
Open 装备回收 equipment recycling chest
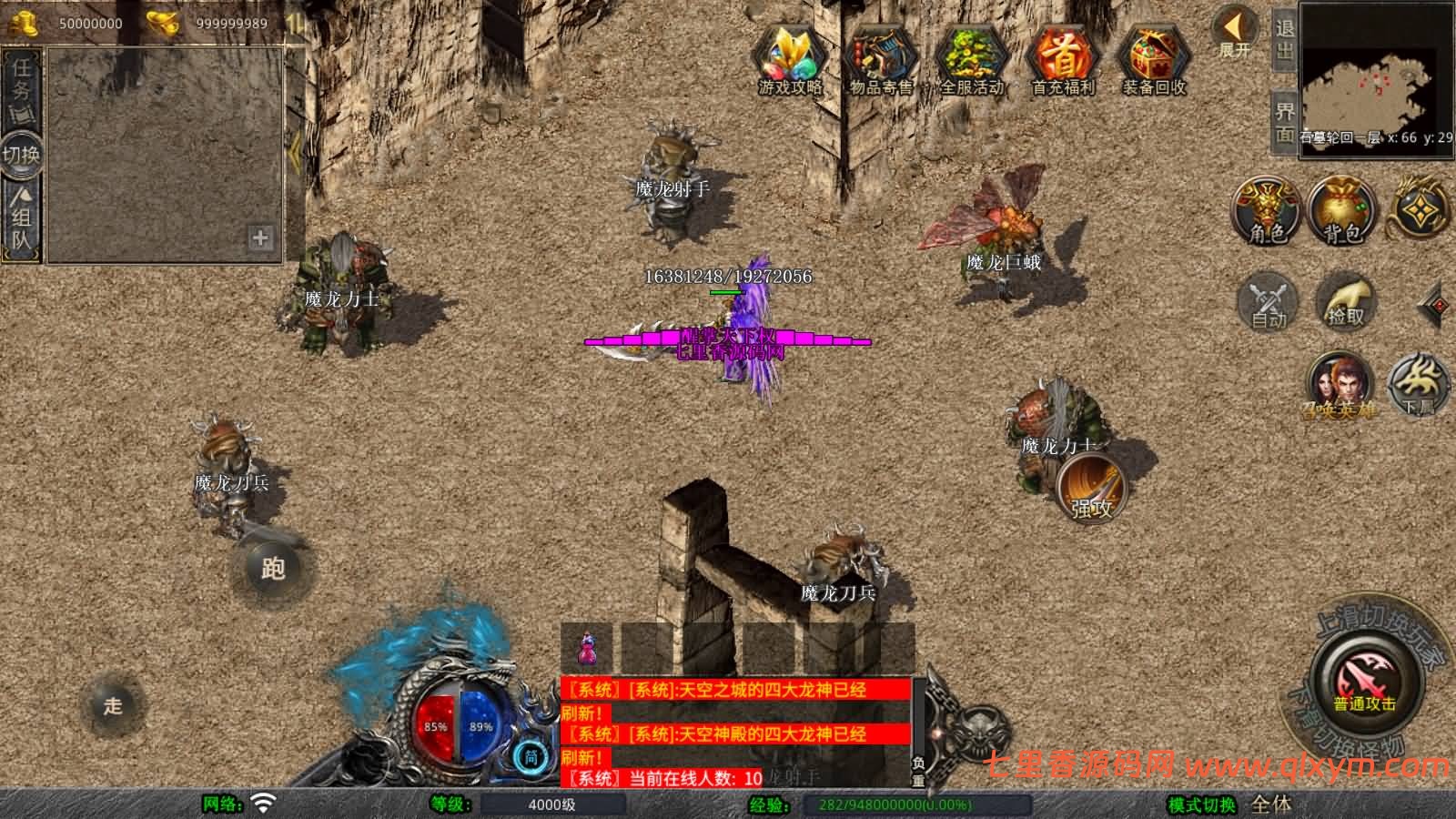[1154, 59]
